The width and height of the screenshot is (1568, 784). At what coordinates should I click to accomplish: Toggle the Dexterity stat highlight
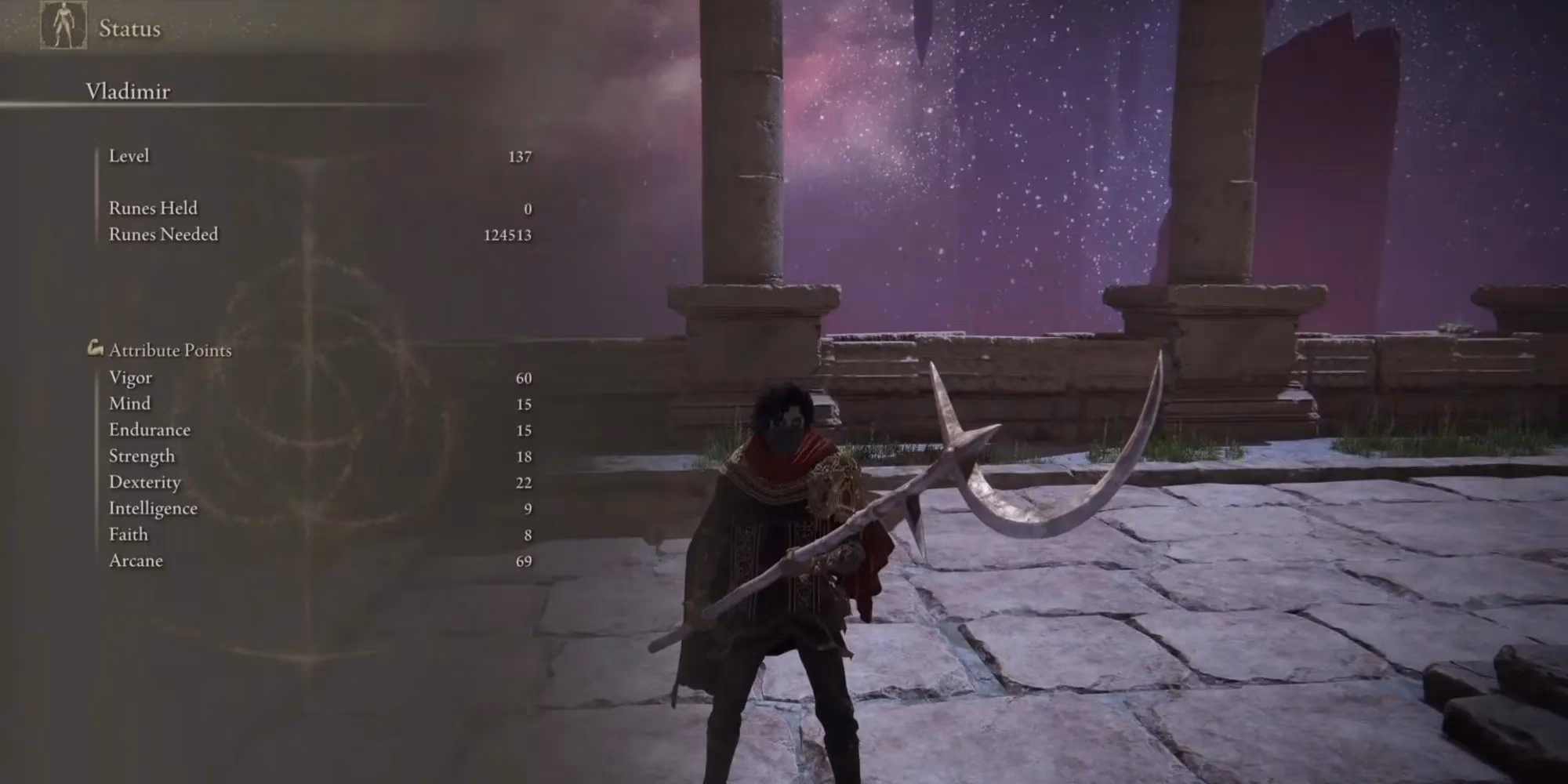(x=145, y=481)
